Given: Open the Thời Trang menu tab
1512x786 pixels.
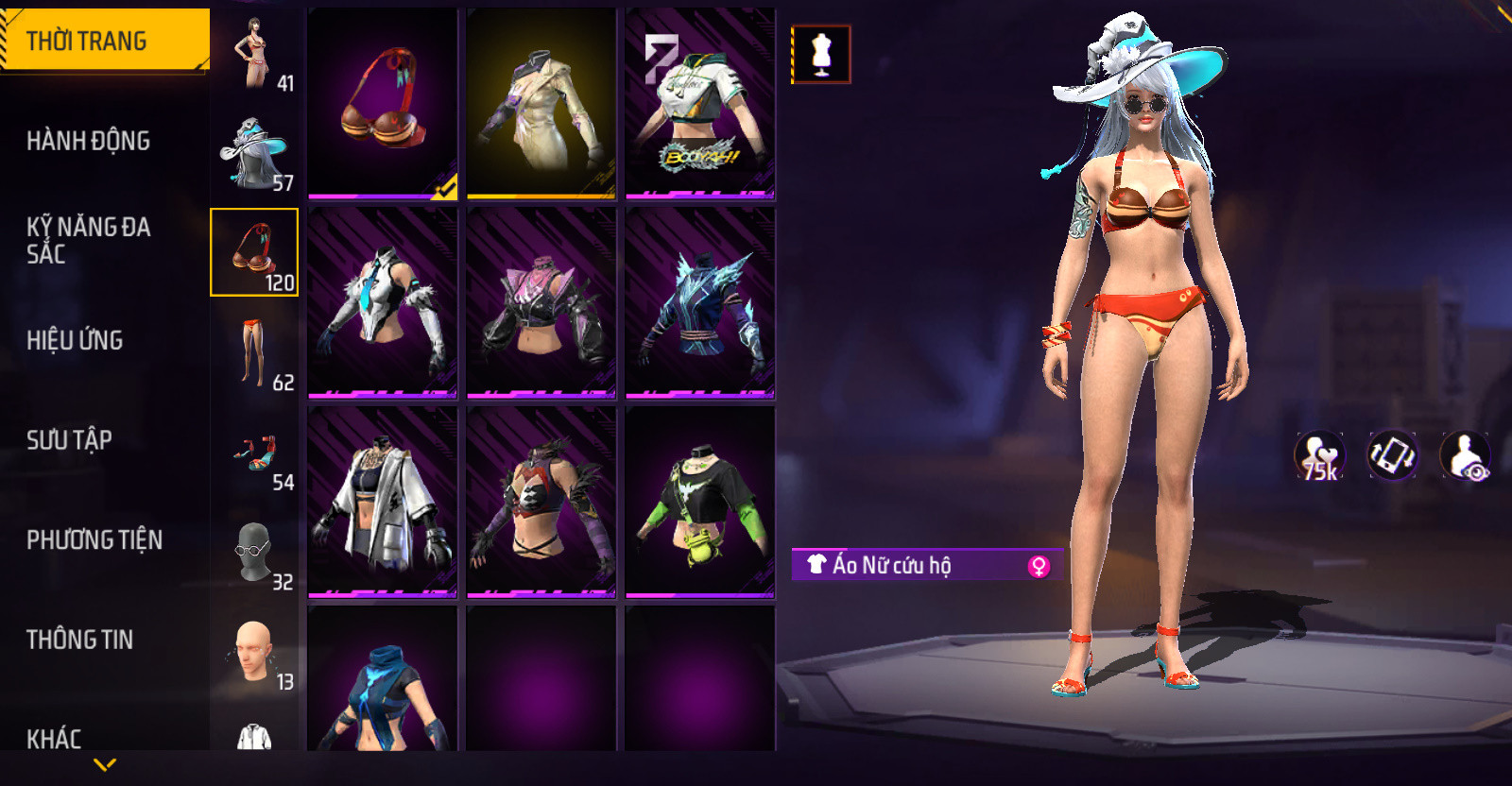Looking at the screenshot, I should tap(104, 41).
